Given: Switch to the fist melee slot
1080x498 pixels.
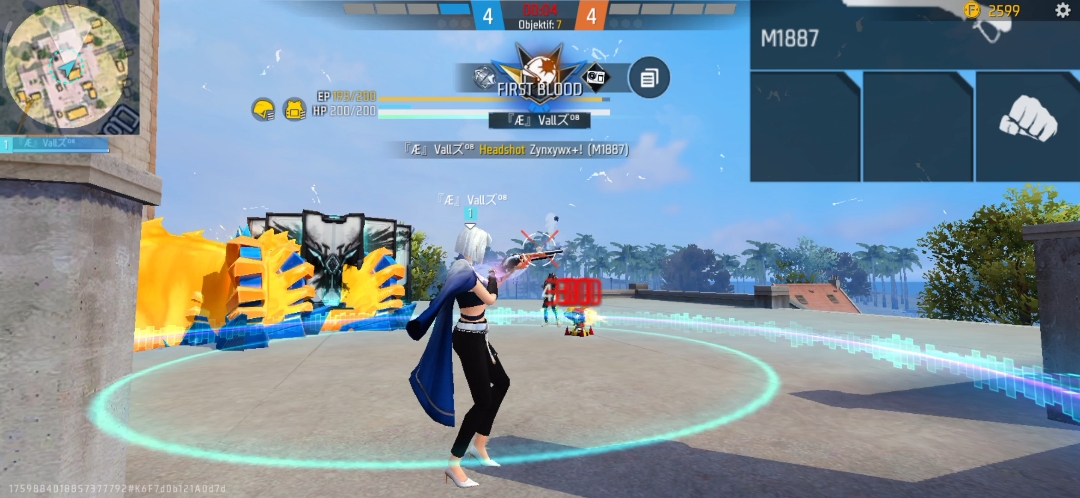Looking at the screenshot, I should point(1027,125).
